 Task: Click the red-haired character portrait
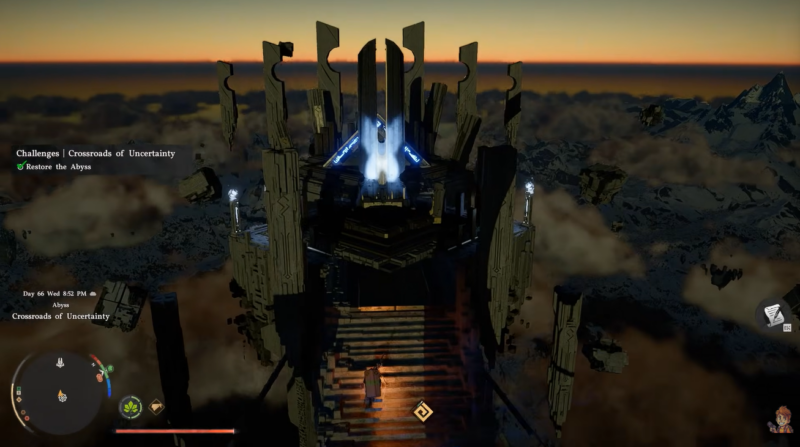[x=777, y=420]
